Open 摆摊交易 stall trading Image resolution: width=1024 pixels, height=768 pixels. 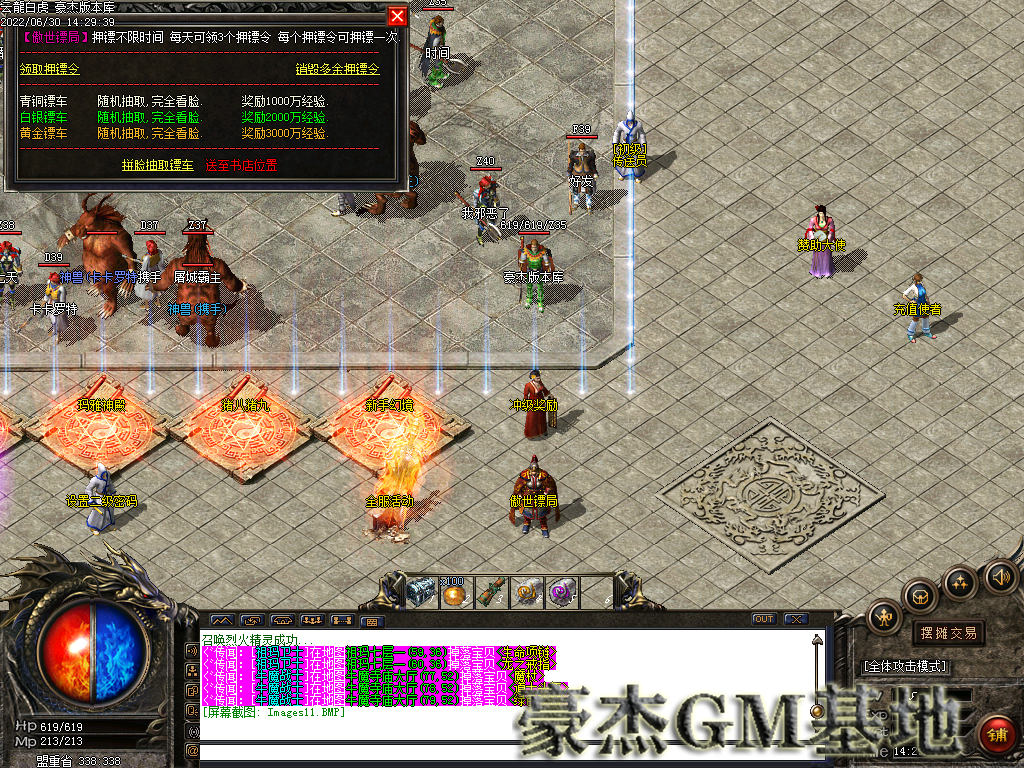[948, 633]
